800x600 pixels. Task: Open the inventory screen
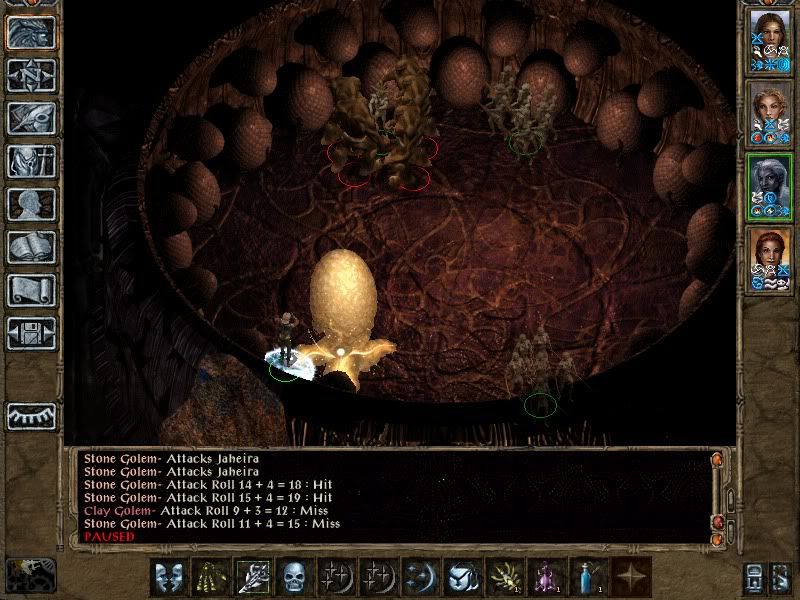[x=31, y=161]
